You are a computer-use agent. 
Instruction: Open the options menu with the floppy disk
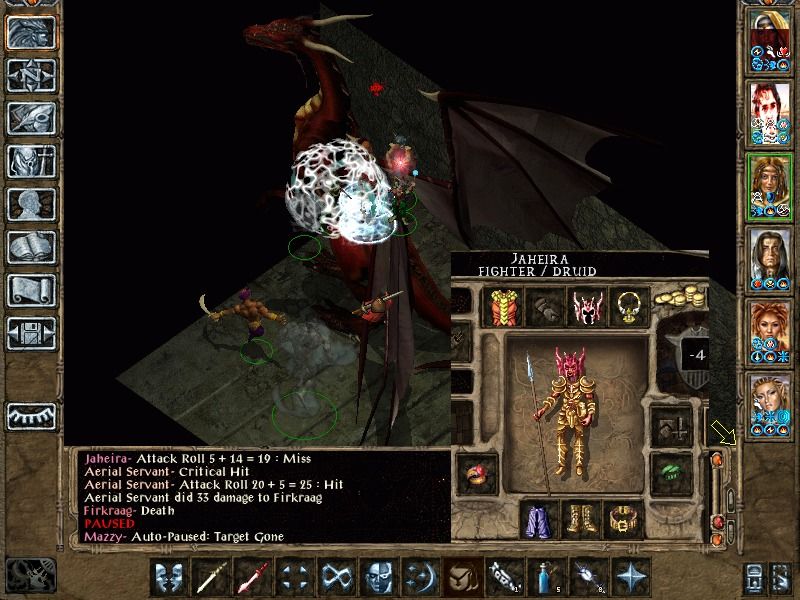point(32,333)
